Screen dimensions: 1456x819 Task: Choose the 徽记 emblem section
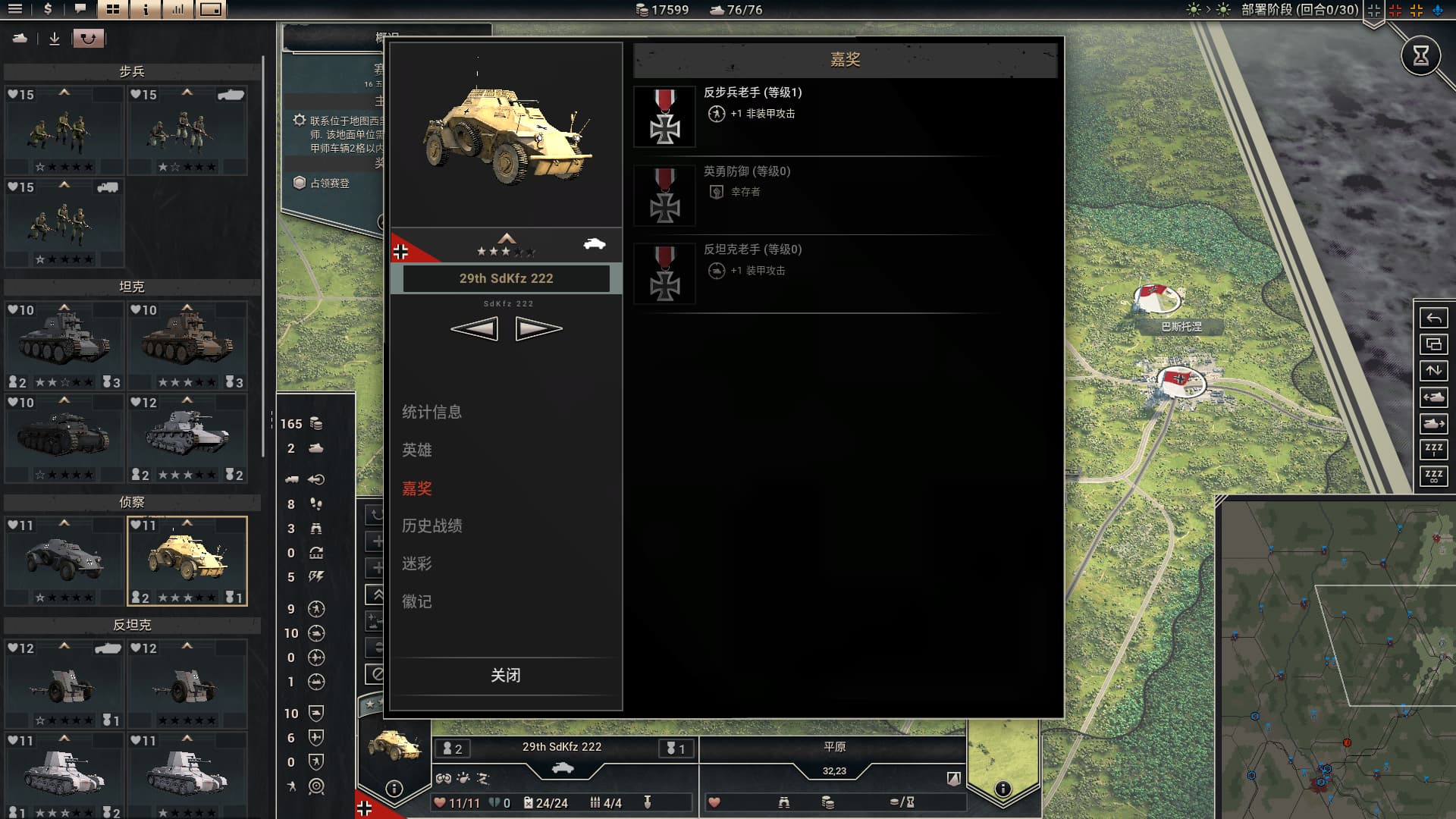417,601
